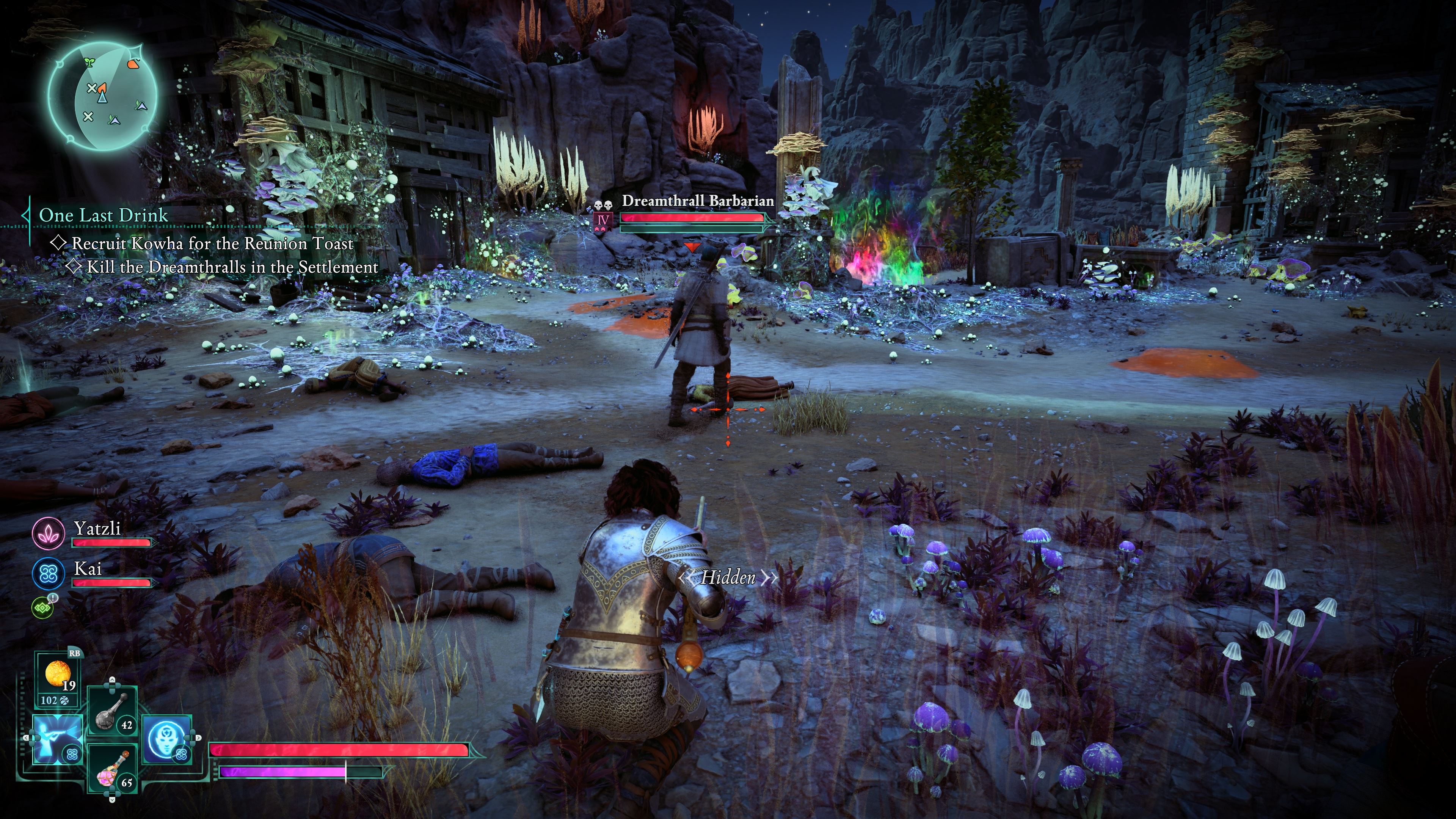Select the Kill the Dreamthralls objective
Screen dimensions: 1456x819
point(232,267)
